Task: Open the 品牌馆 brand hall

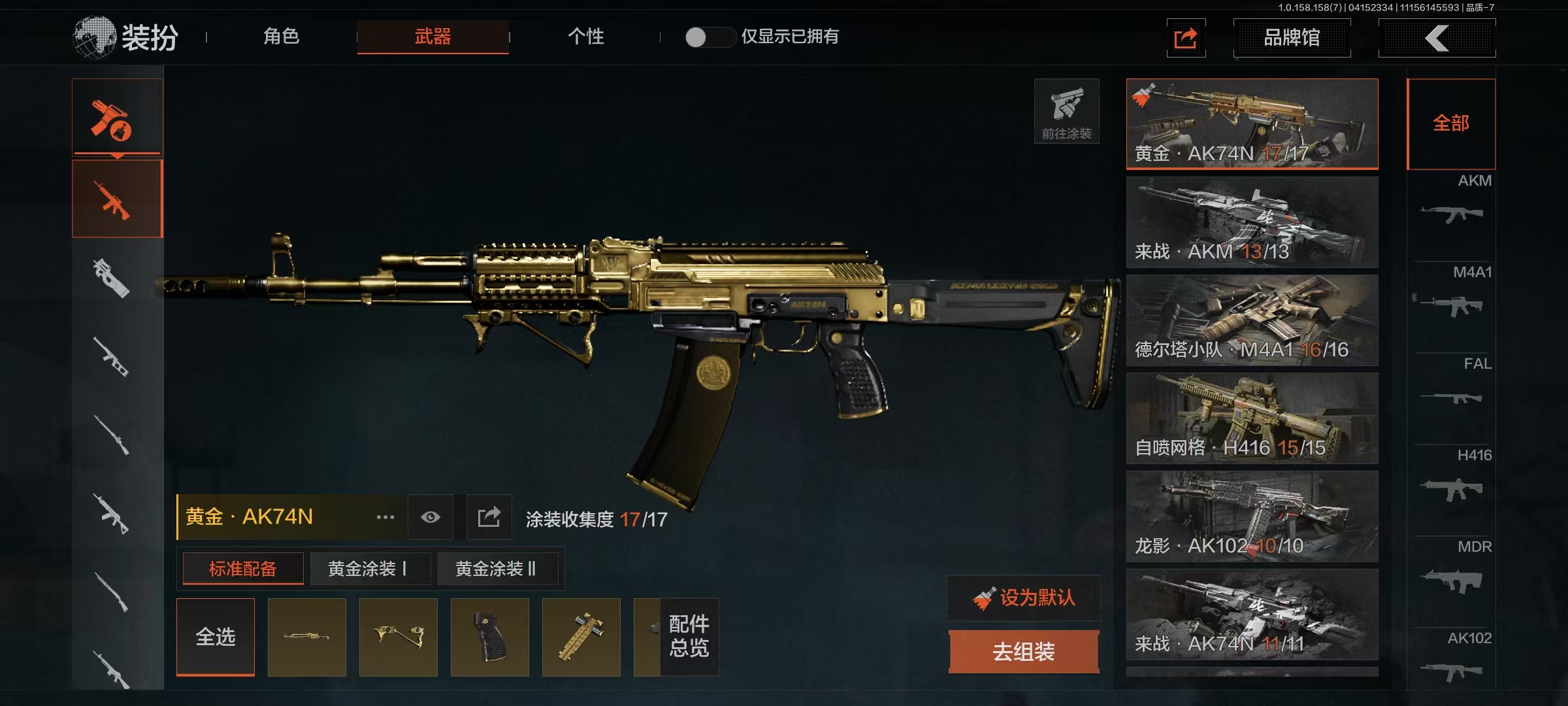Action: coord(1292,38)
